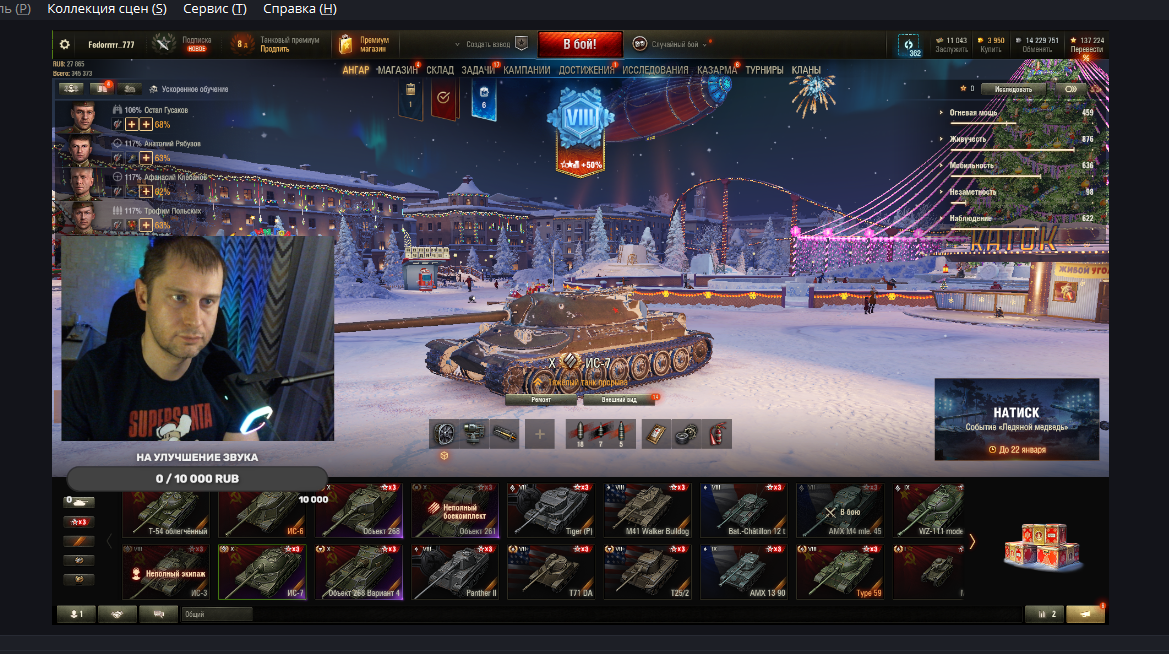1169x654 pixels.
Task: Open the gear settings menu
Action: click(65, 44)
